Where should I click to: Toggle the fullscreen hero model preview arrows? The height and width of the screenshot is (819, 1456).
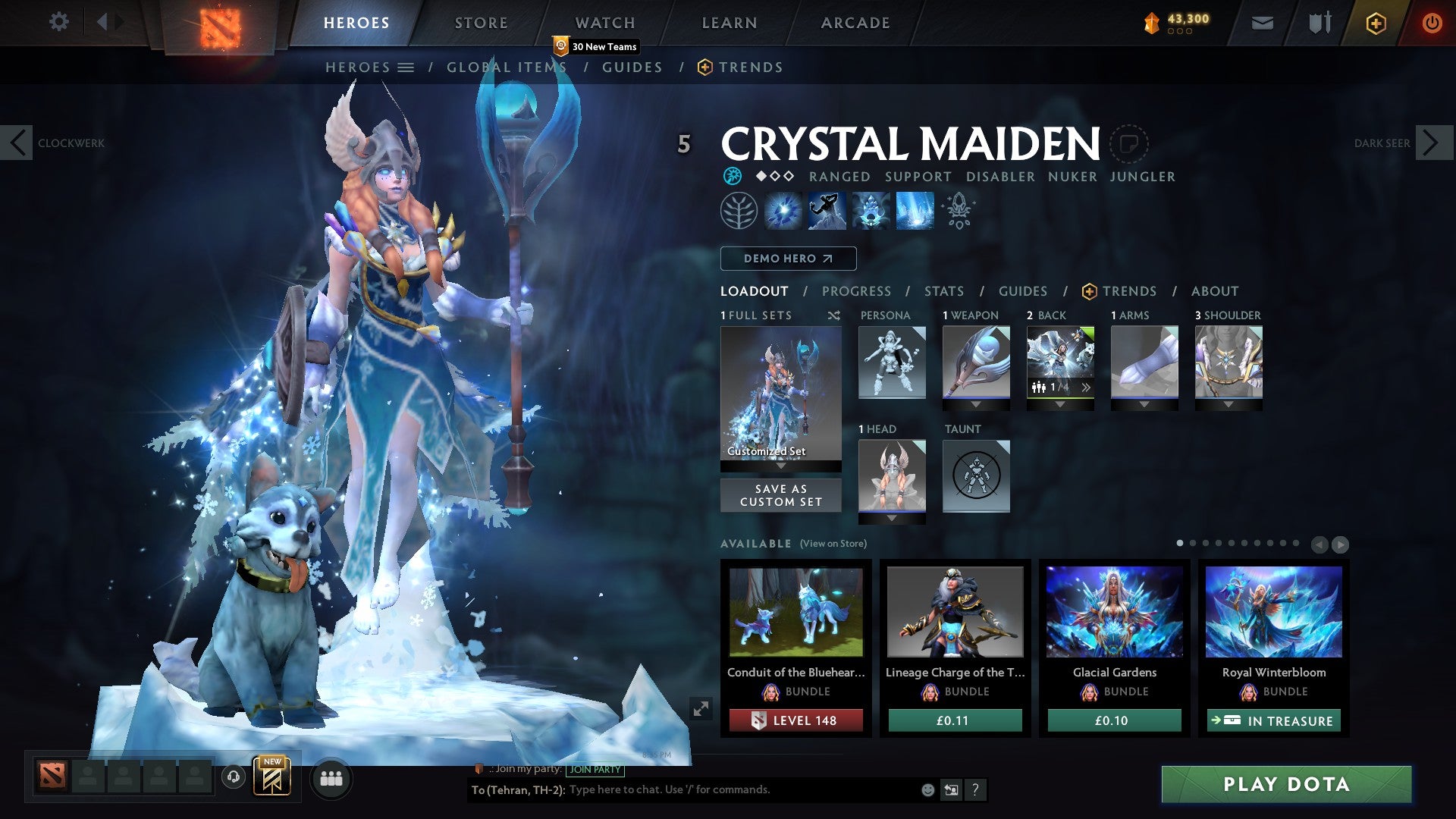pos(701,708)
